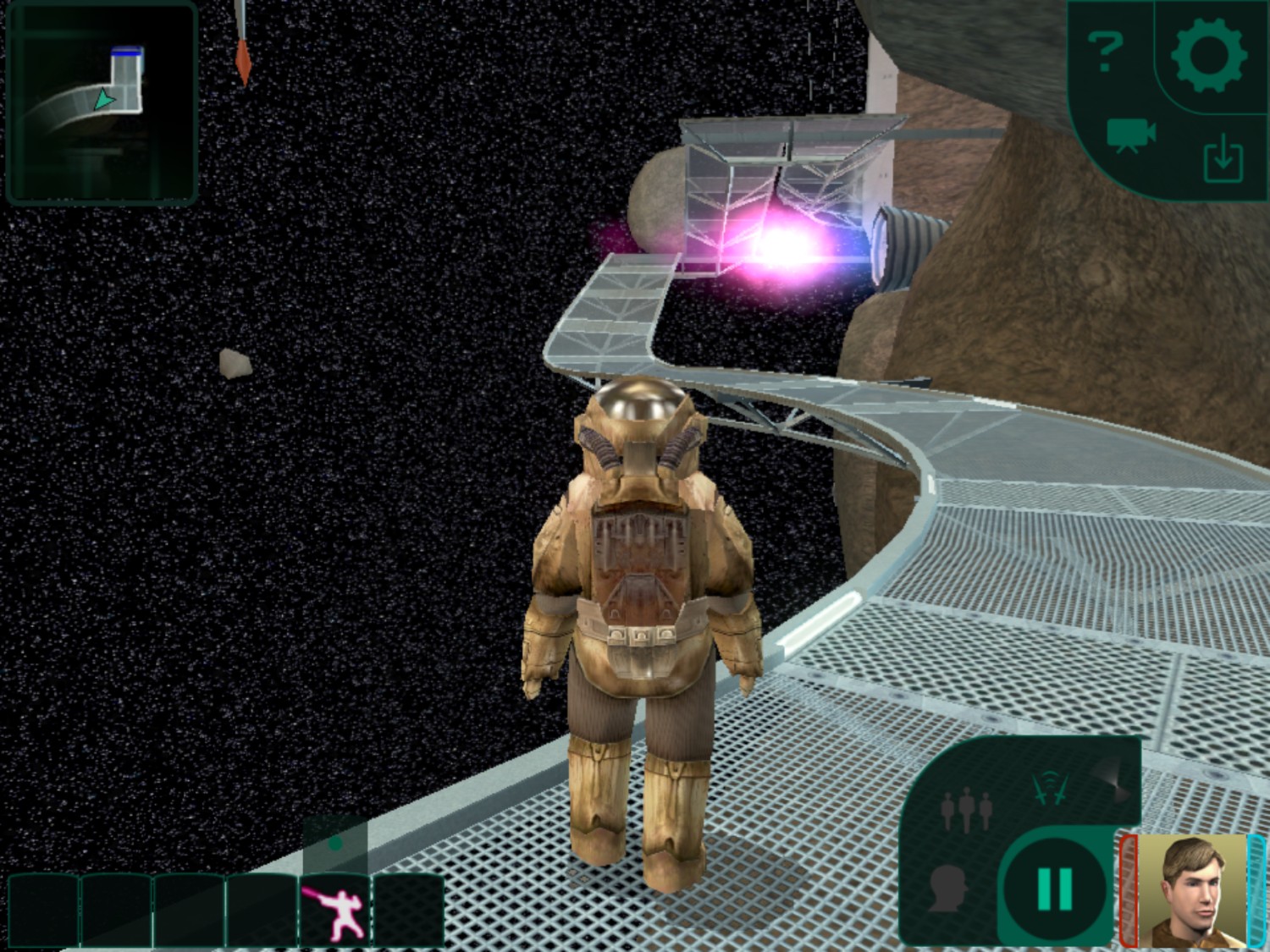
Task: Toggle the video camera icon
Action: [x=1130, y=135]
